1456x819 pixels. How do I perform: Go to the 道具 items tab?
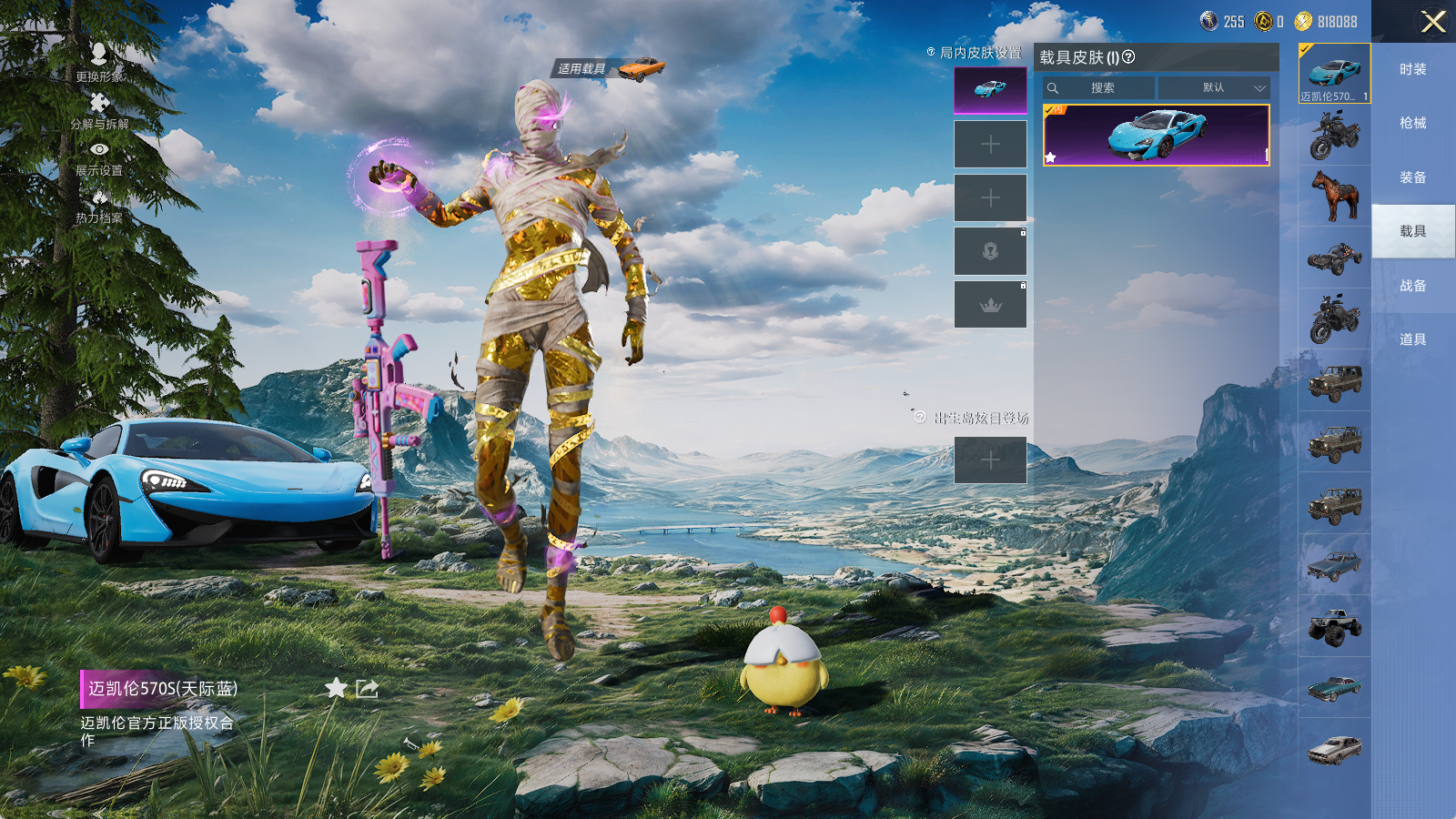pos(1412,339)
